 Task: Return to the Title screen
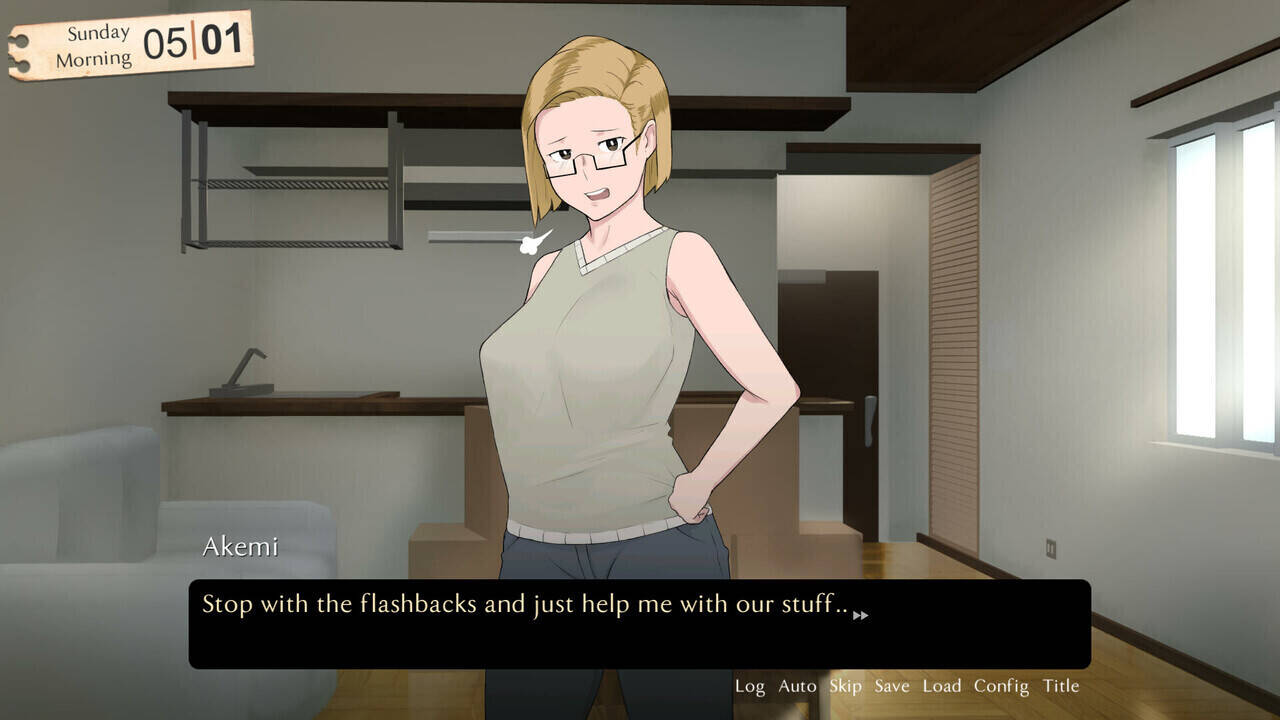[x=1061, y=686]
